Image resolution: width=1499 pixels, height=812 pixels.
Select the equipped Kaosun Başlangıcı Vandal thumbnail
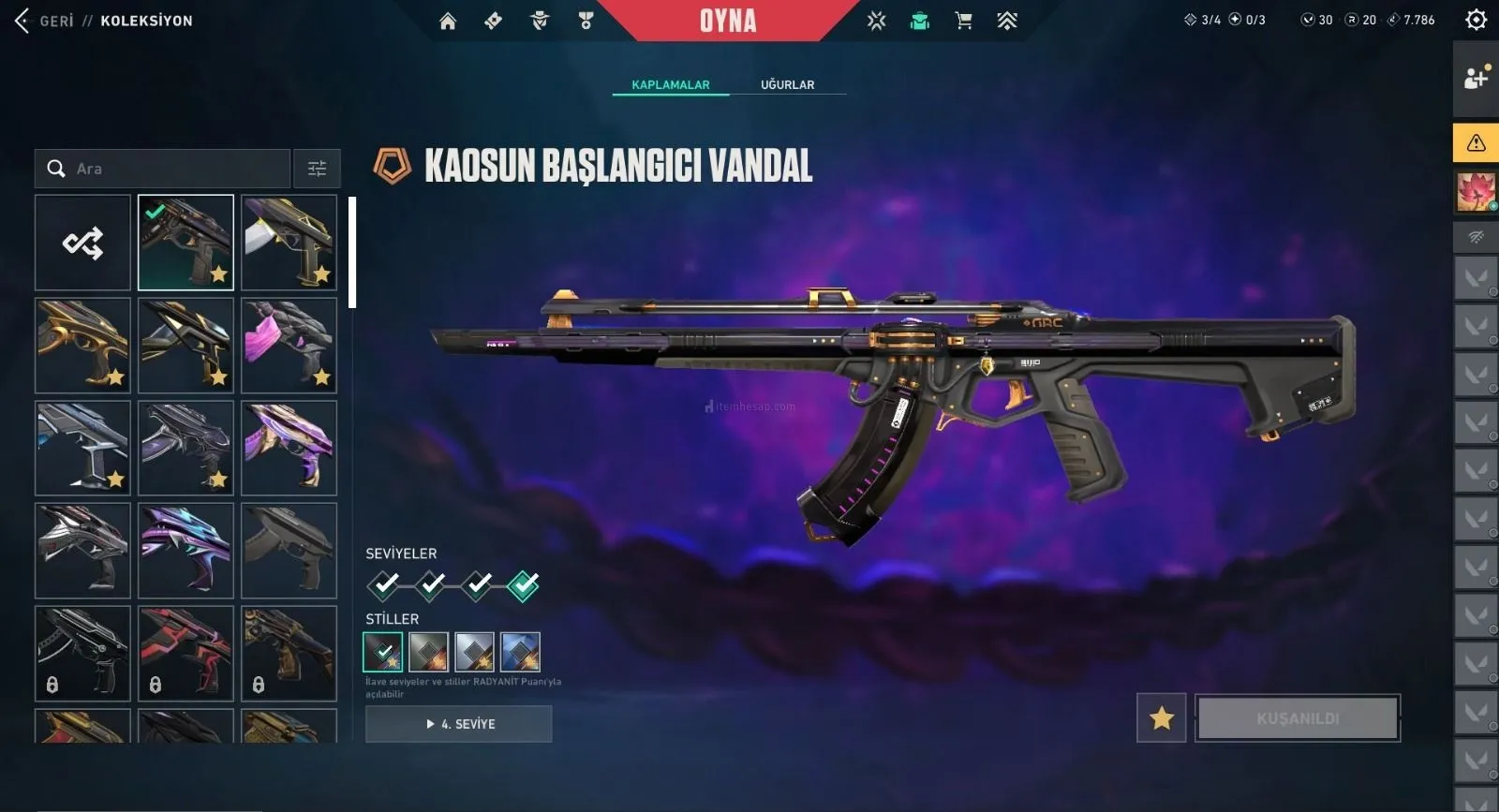[186, 243]
